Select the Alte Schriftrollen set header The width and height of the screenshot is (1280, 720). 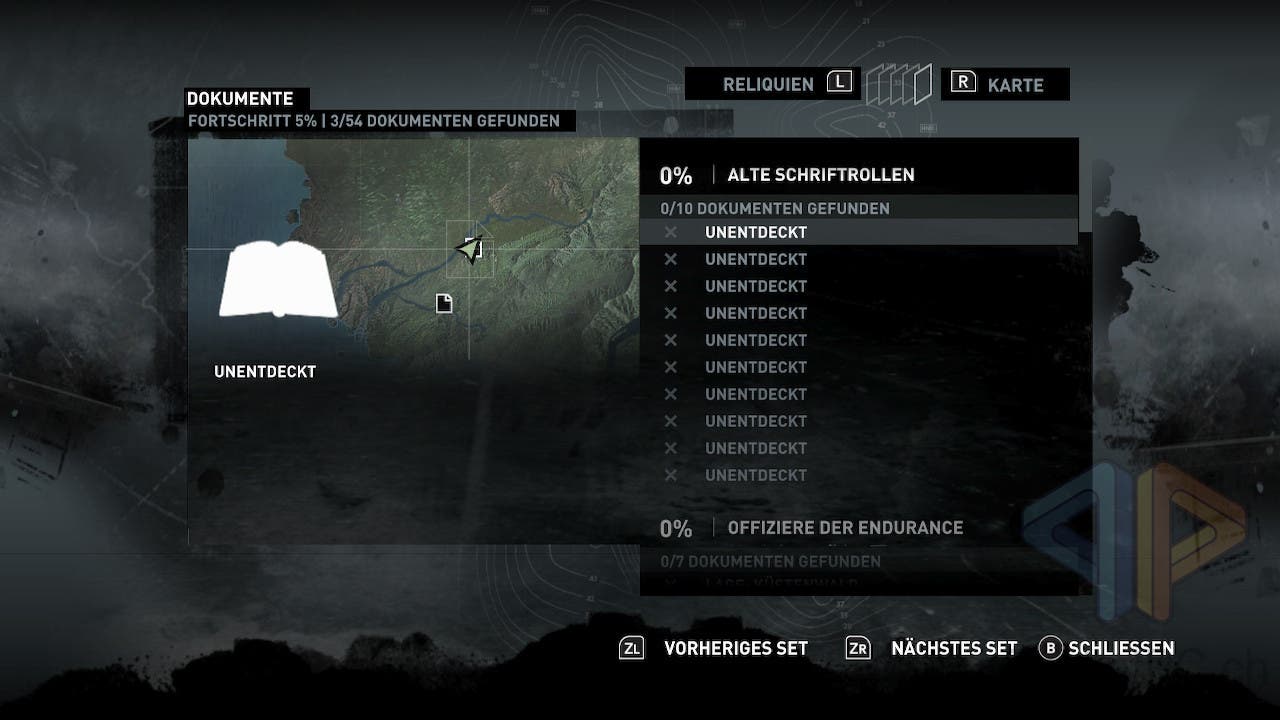tap(820, 175)
